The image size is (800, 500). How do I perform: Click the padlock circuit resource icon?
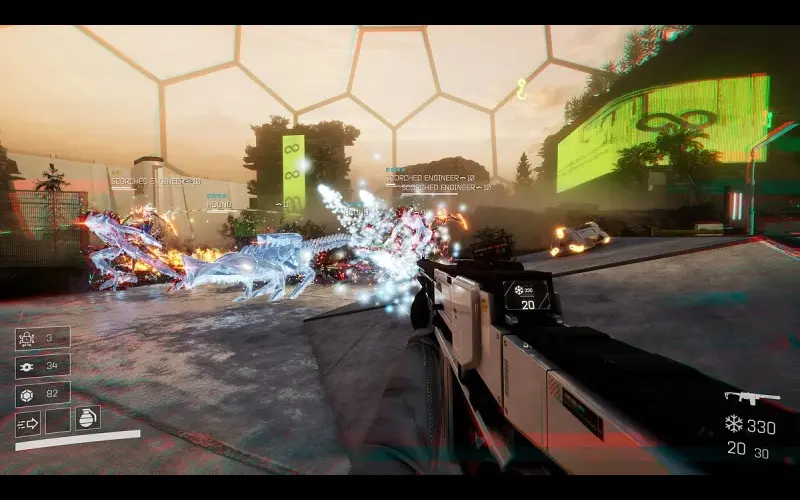[x=27, y=338]
